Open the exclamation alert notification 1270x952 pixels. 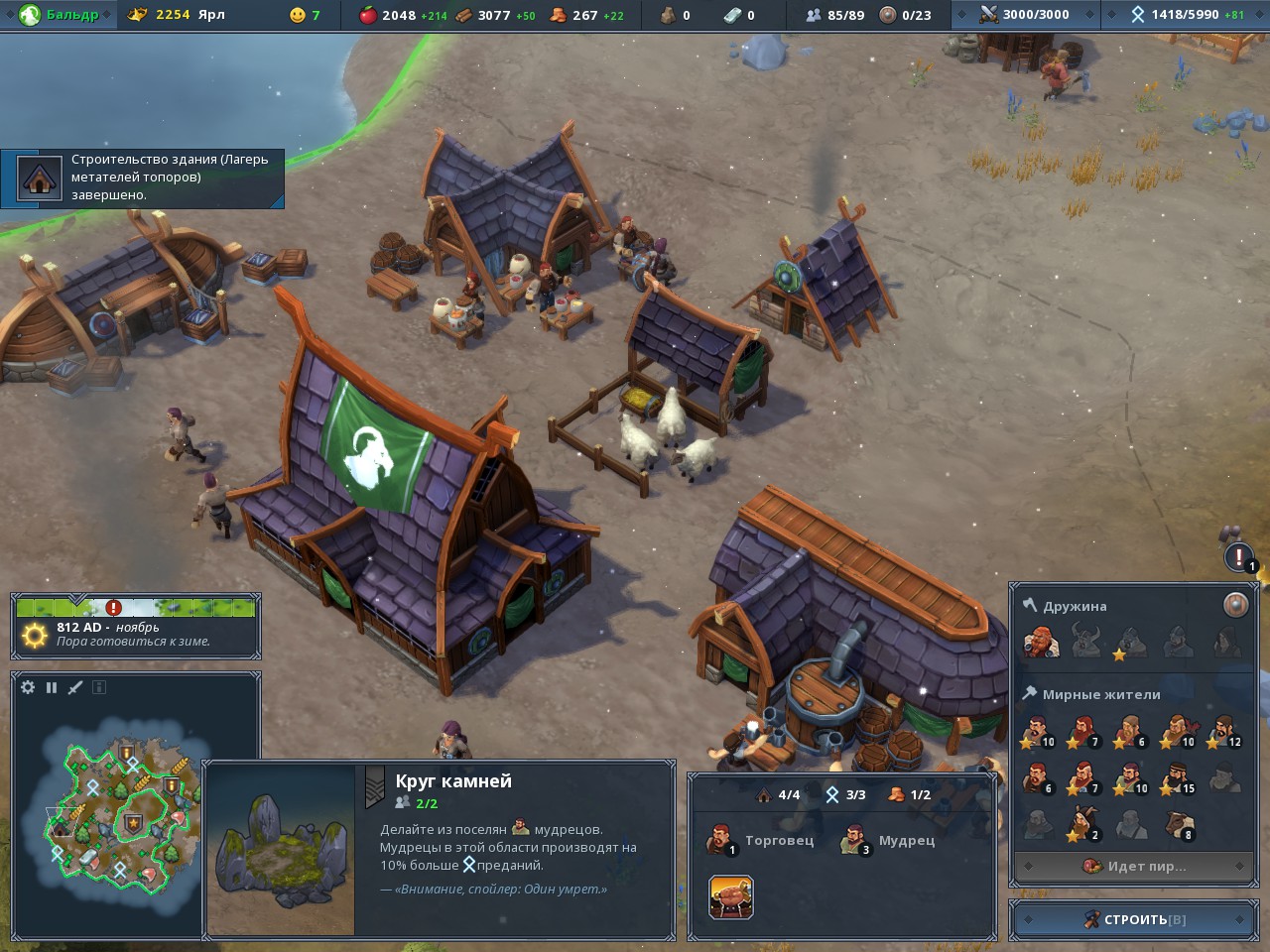1239,557
